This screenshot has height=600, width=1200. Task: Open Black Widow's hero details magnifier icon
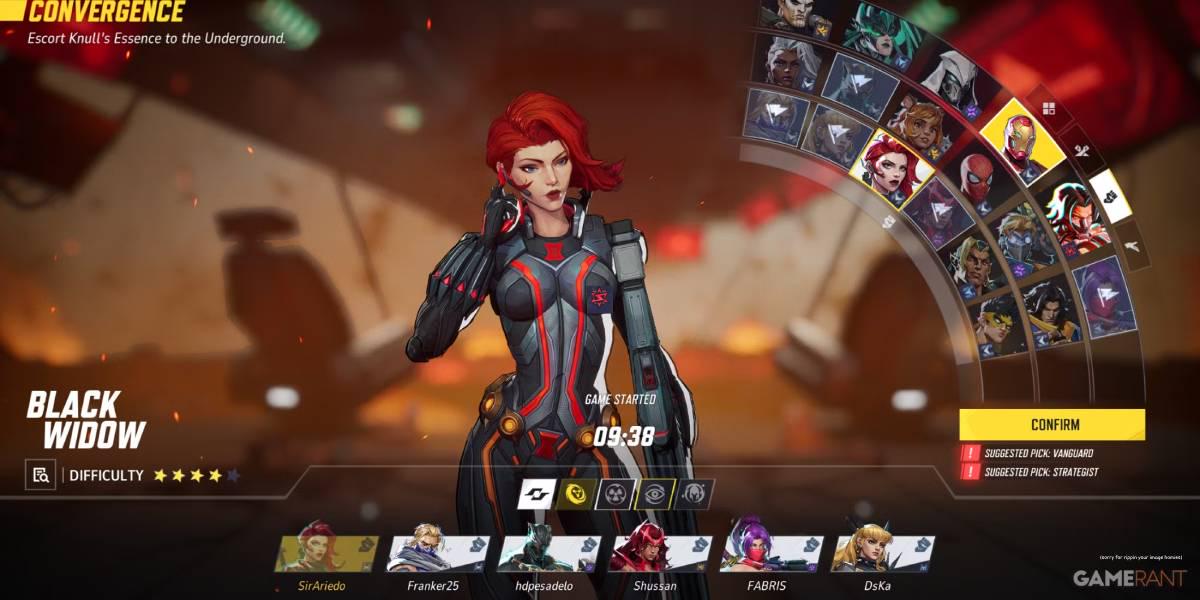(40, 475)
